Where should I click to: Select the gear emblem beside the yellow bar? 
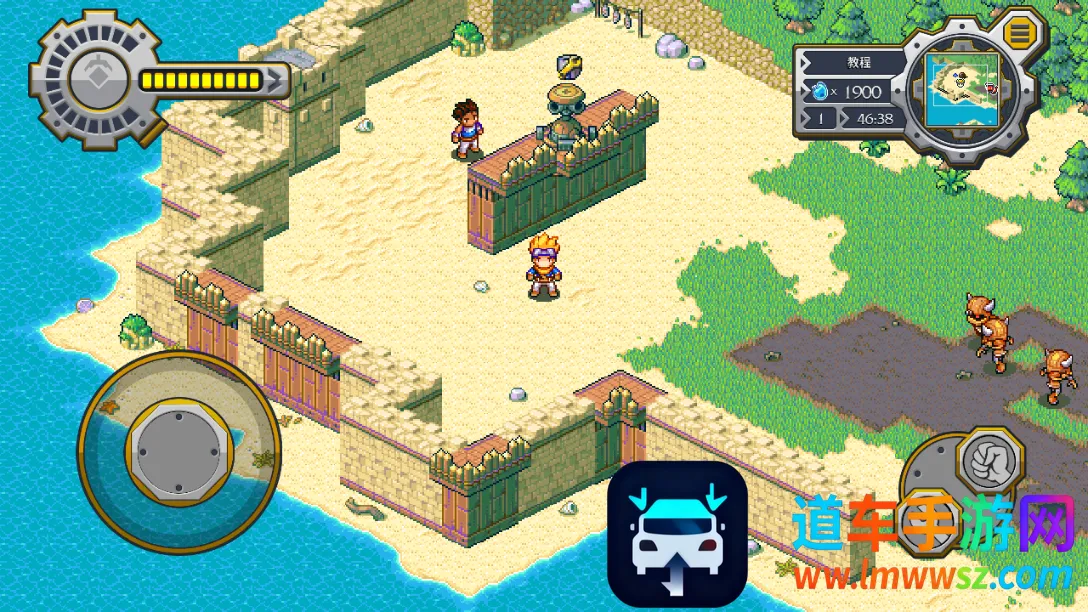pyautogui.click(x=96, y=79)
